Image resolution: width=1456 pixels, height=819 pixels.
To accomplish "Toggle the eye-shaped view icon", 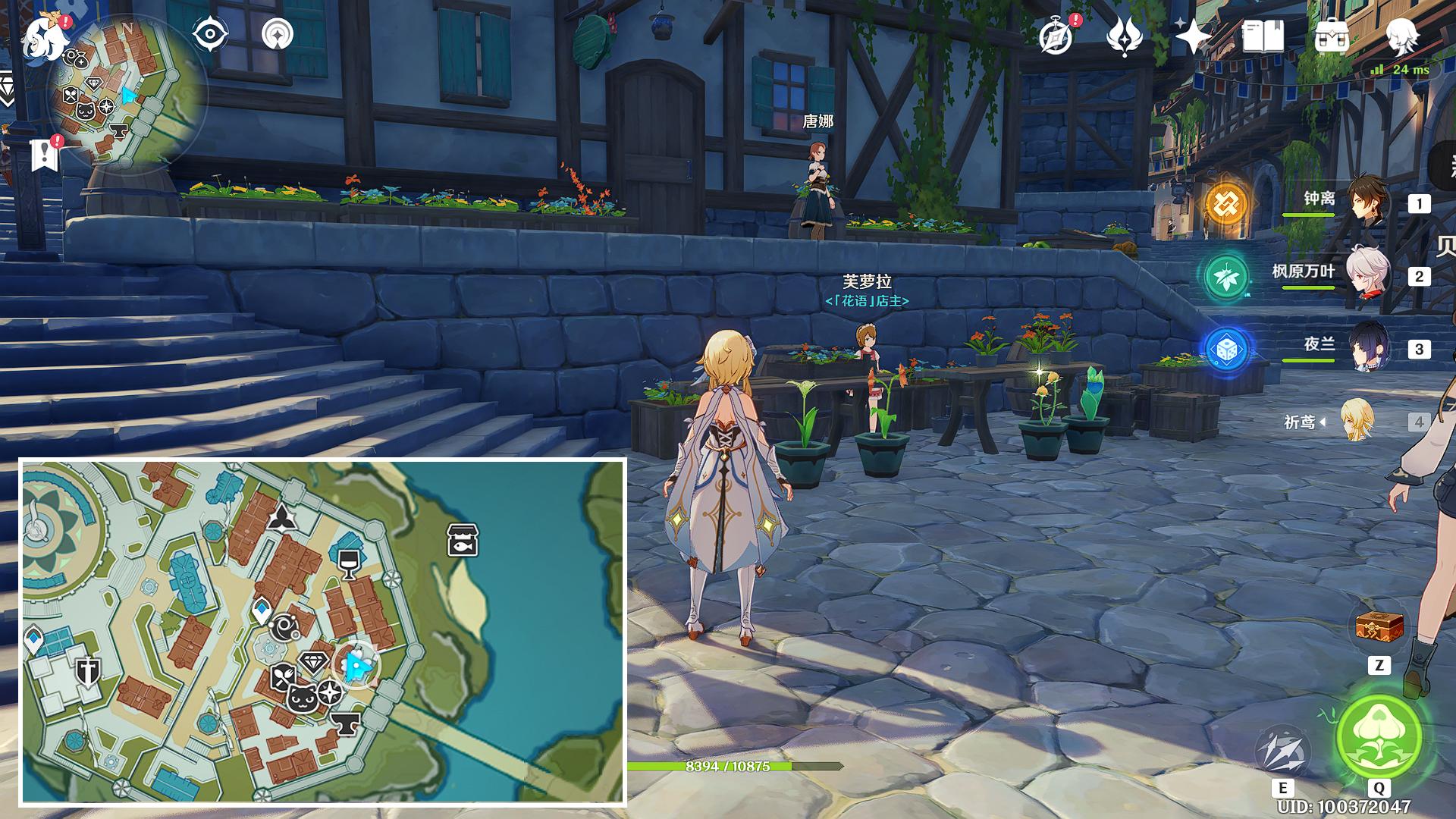I will pos(209,34).
